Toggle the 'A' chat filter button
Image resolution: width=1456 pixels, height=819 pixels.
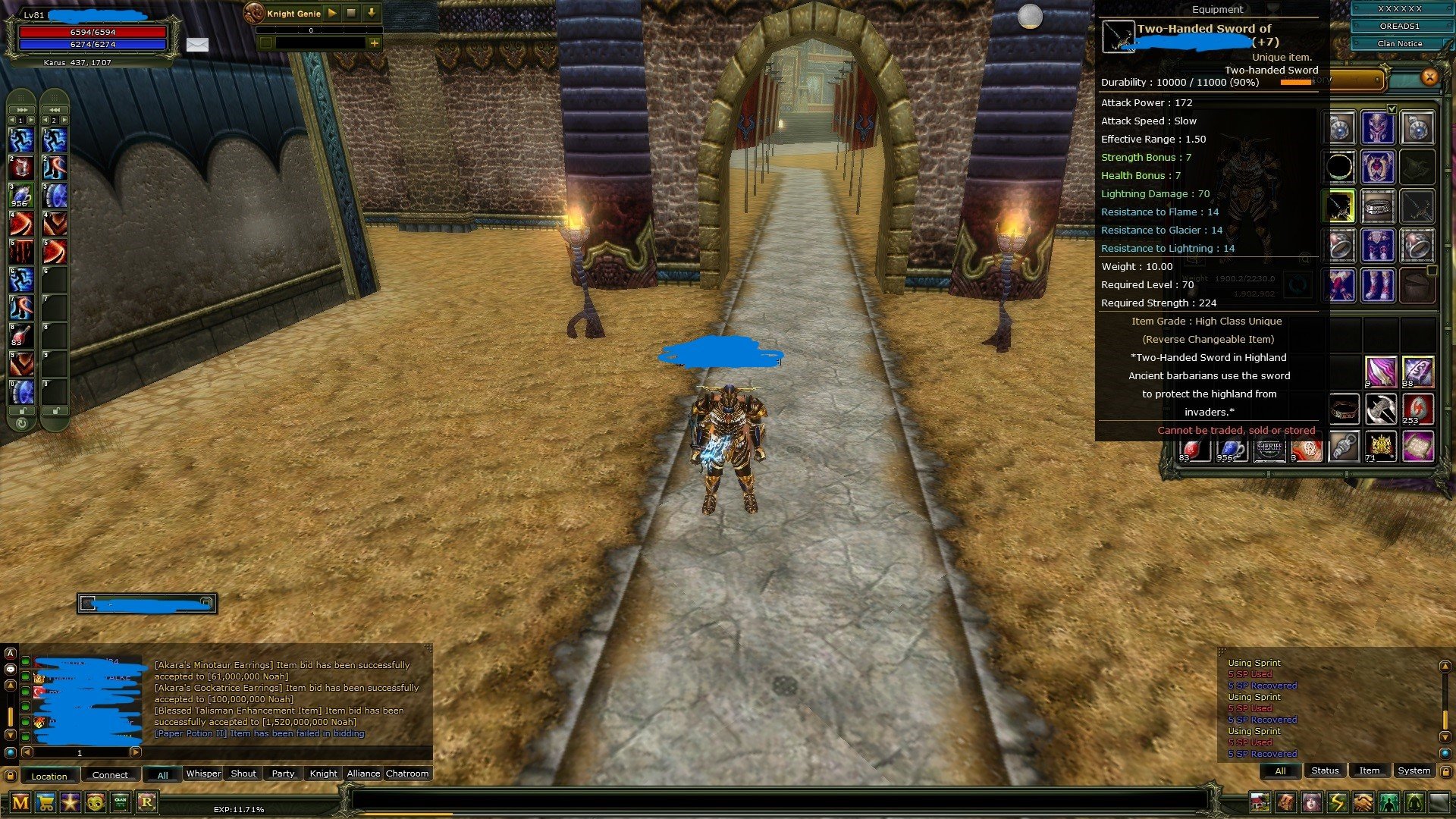(x=10, y=654)
